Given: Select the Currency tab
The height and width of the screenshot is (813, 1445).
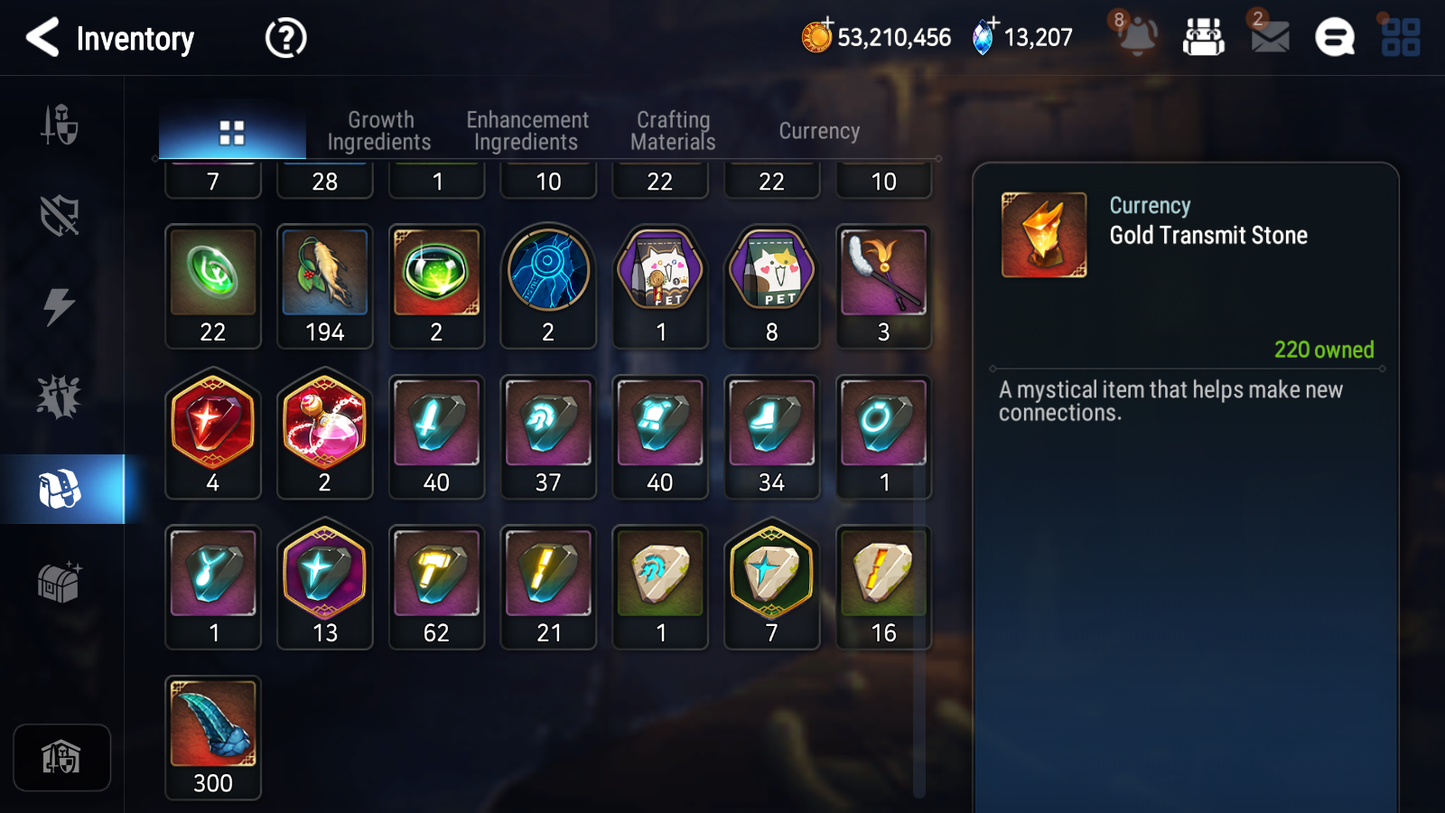Looking at the screenshot, I should pos(819,131).
